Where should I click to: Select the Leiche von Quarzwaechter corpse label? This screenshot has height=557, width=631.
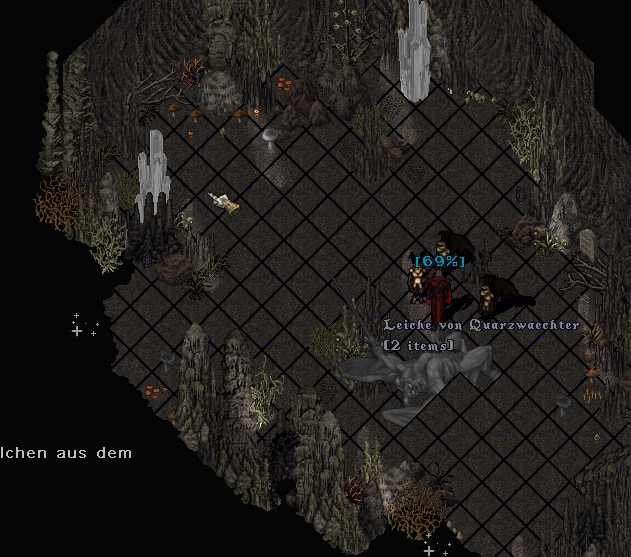click(x=482, y=326)
